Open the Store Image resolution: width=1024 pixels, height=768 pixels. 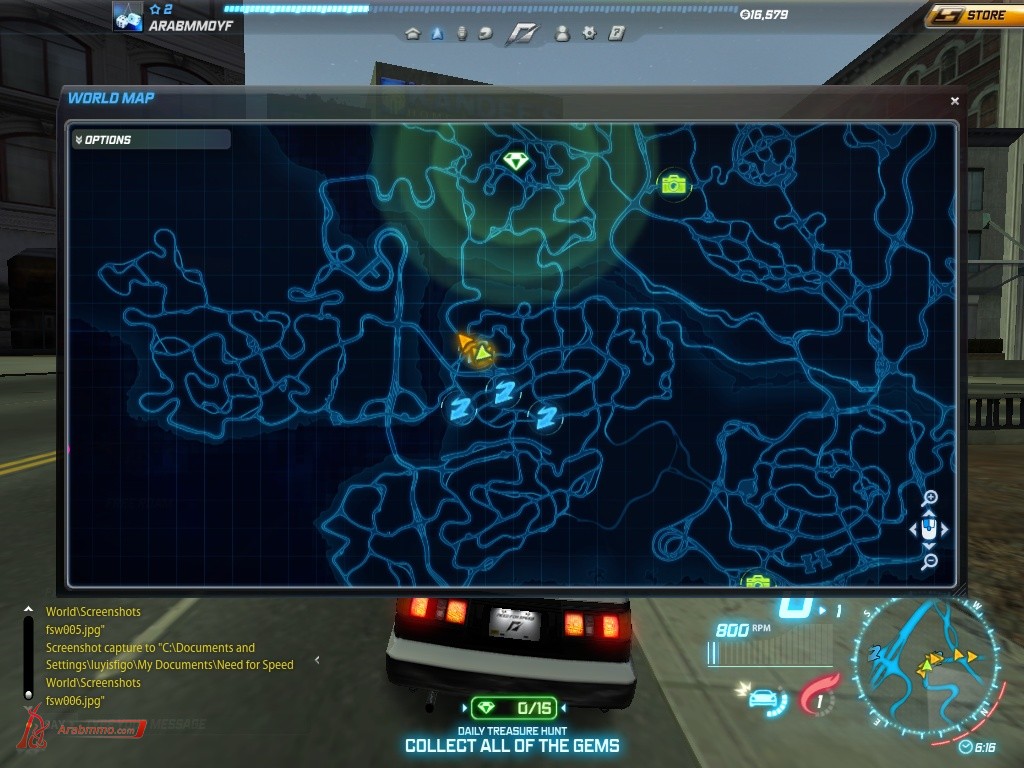[973, 16]
